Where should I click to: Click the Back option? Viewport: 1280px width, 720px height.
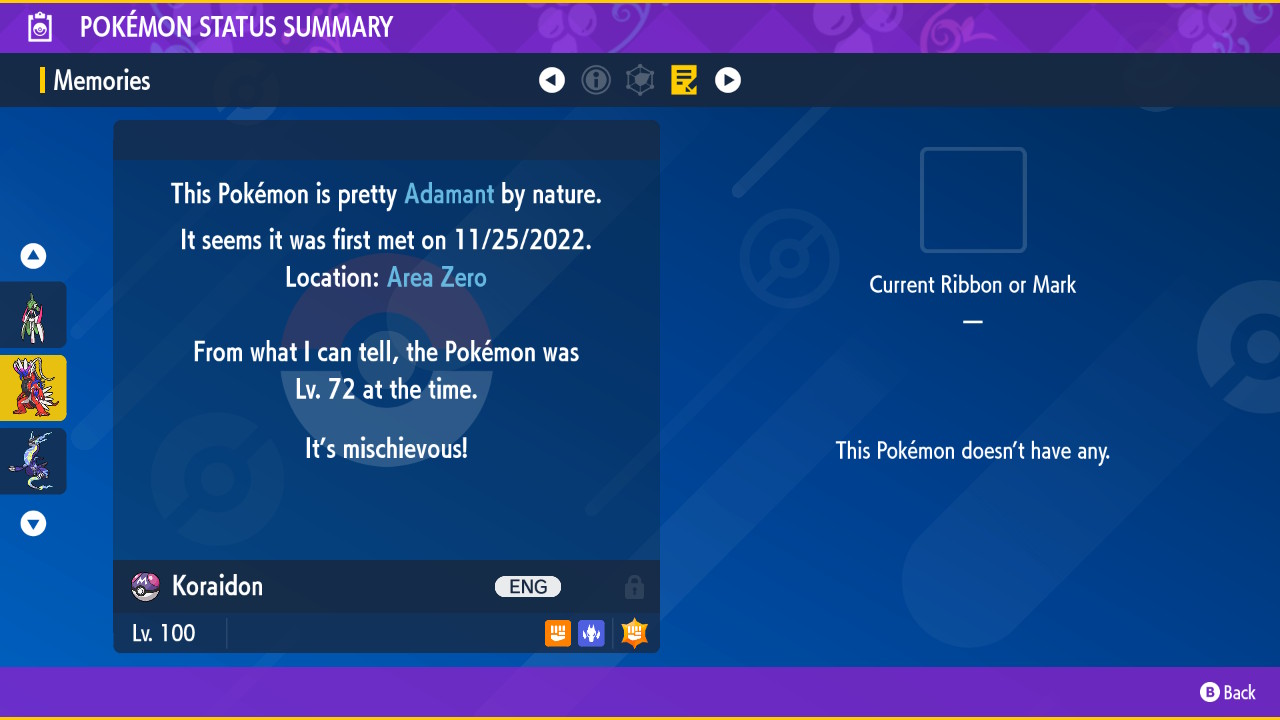point(1228,692)
